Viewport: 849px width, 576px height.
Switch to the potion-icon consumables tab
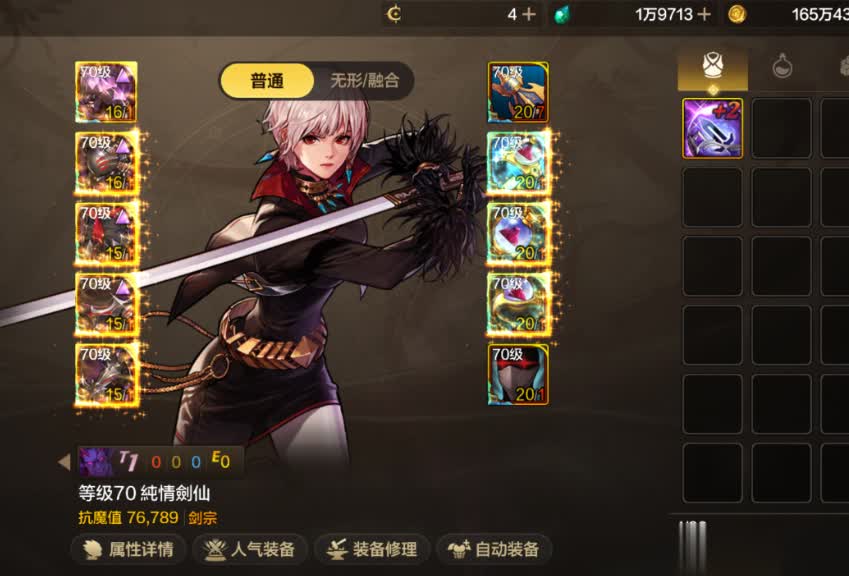(782, 67)
